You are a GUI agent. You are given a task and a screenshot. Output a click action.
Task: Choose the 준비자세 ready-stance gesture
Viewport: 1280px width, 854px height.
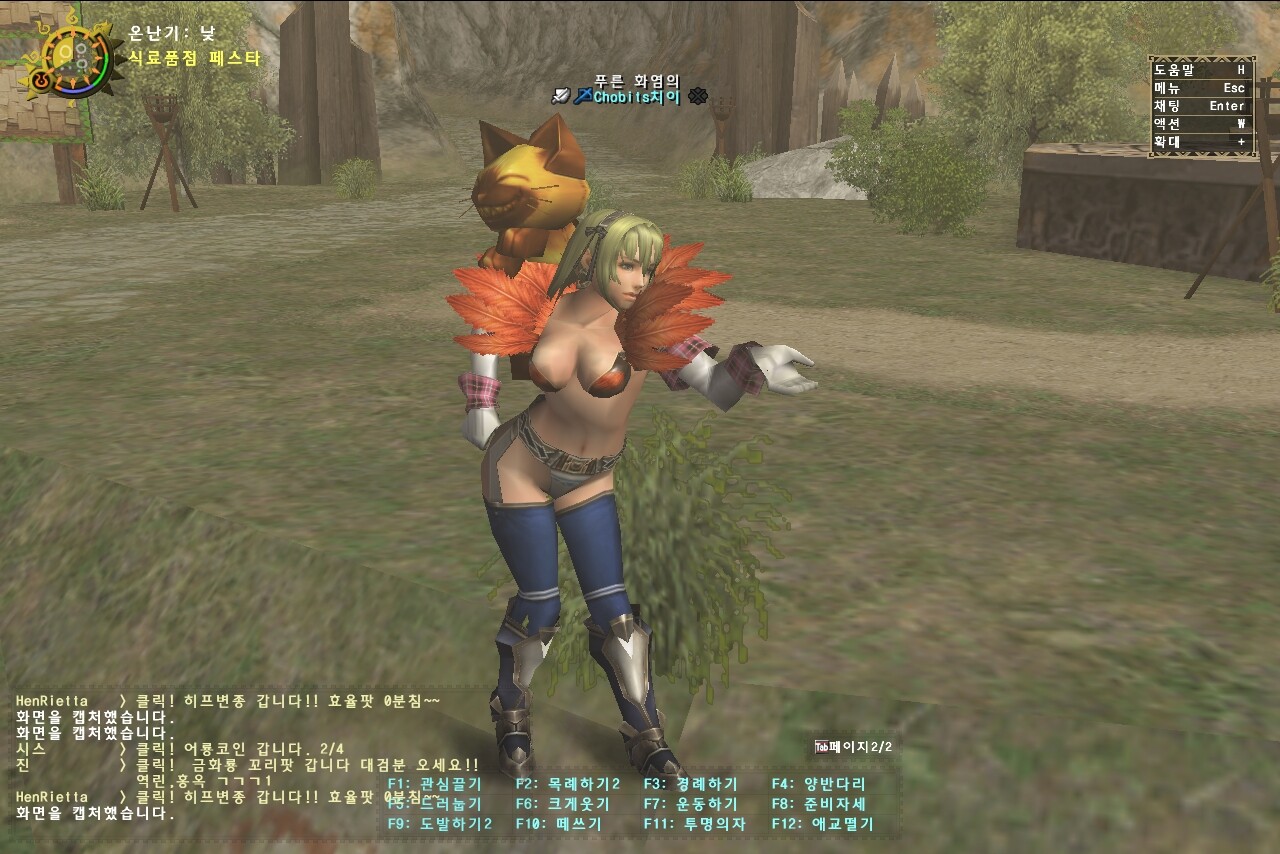point(819,804)
